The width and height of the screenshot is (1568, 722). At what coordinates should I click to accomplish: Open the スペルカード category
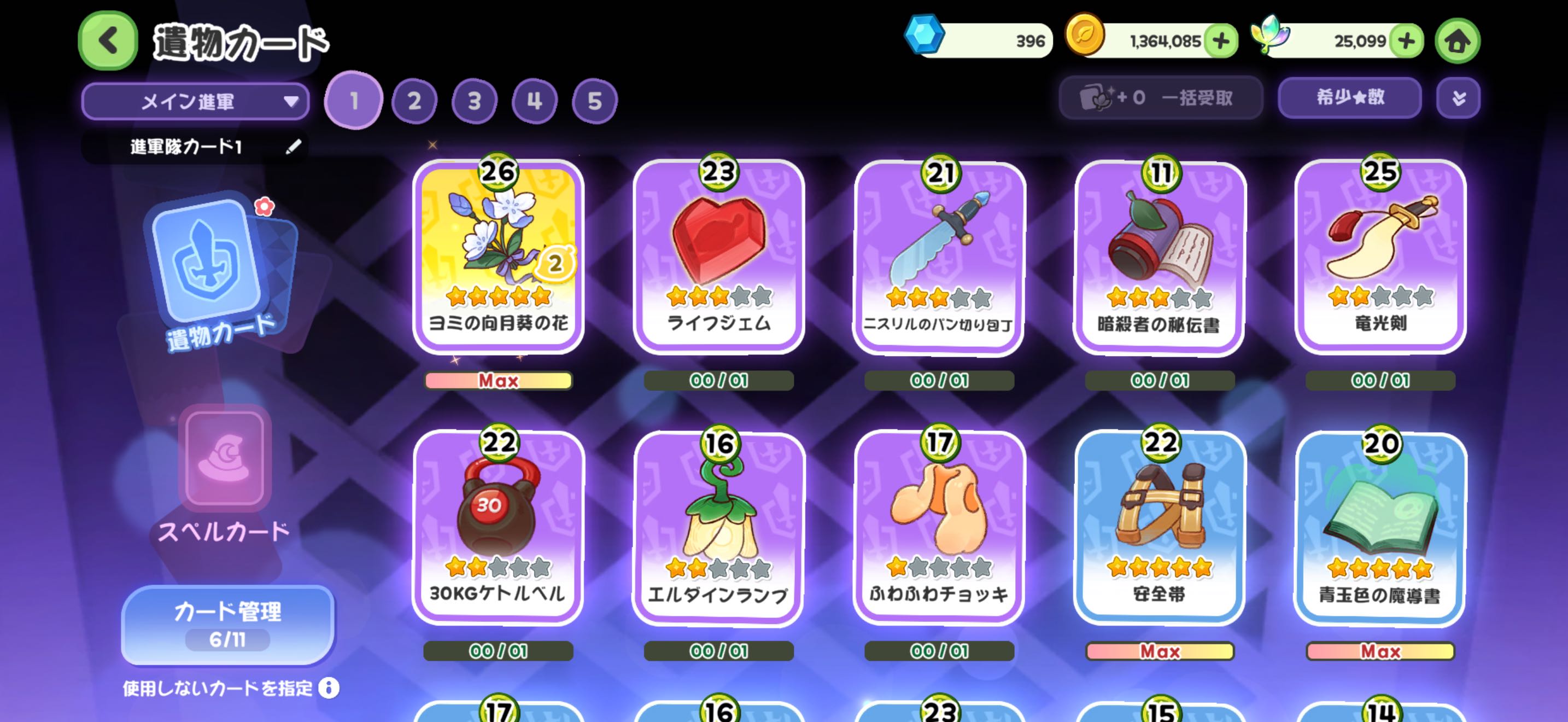(224, 475)
